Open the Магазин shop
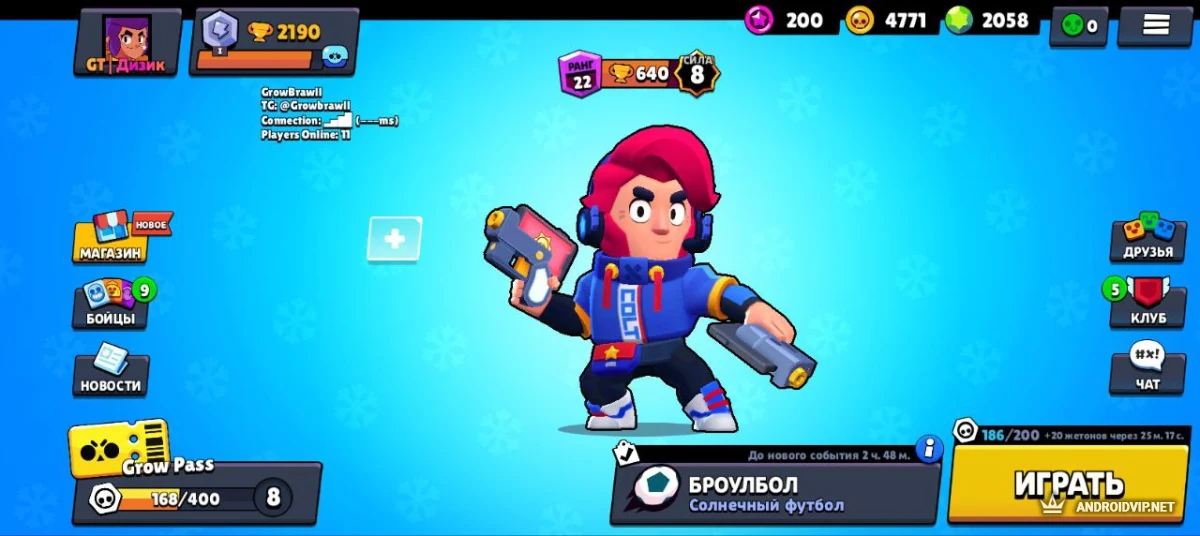 coord(112,240)
